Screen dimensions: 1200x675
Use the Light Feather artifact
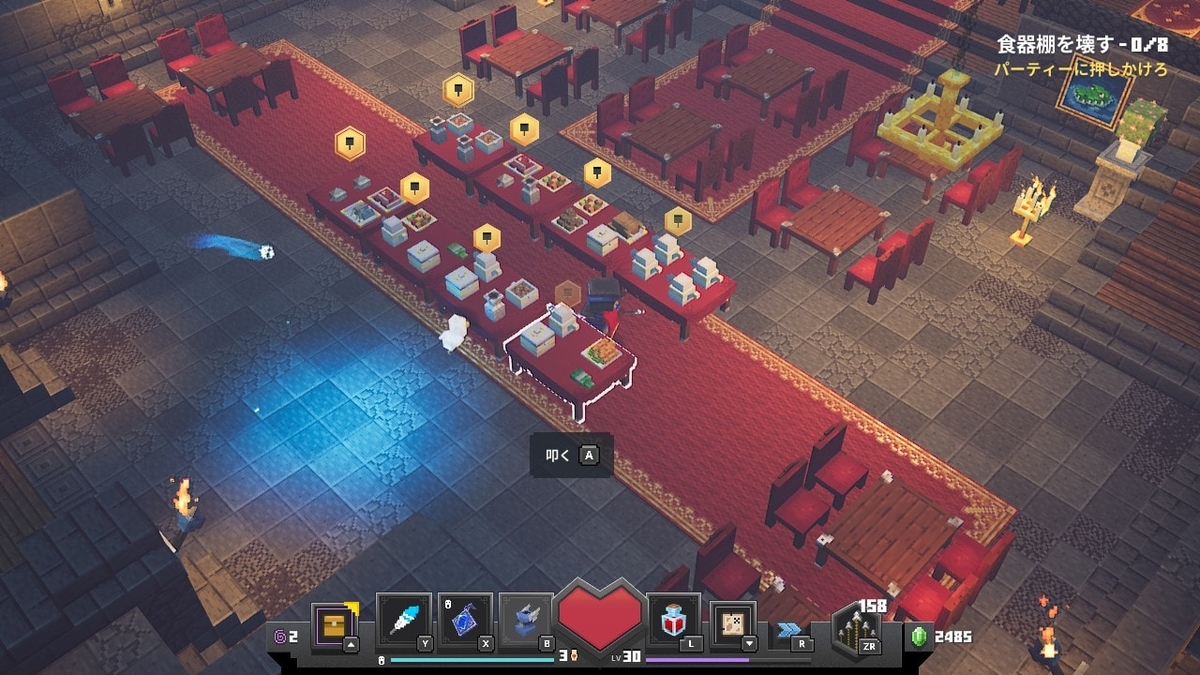click(402, 621)
